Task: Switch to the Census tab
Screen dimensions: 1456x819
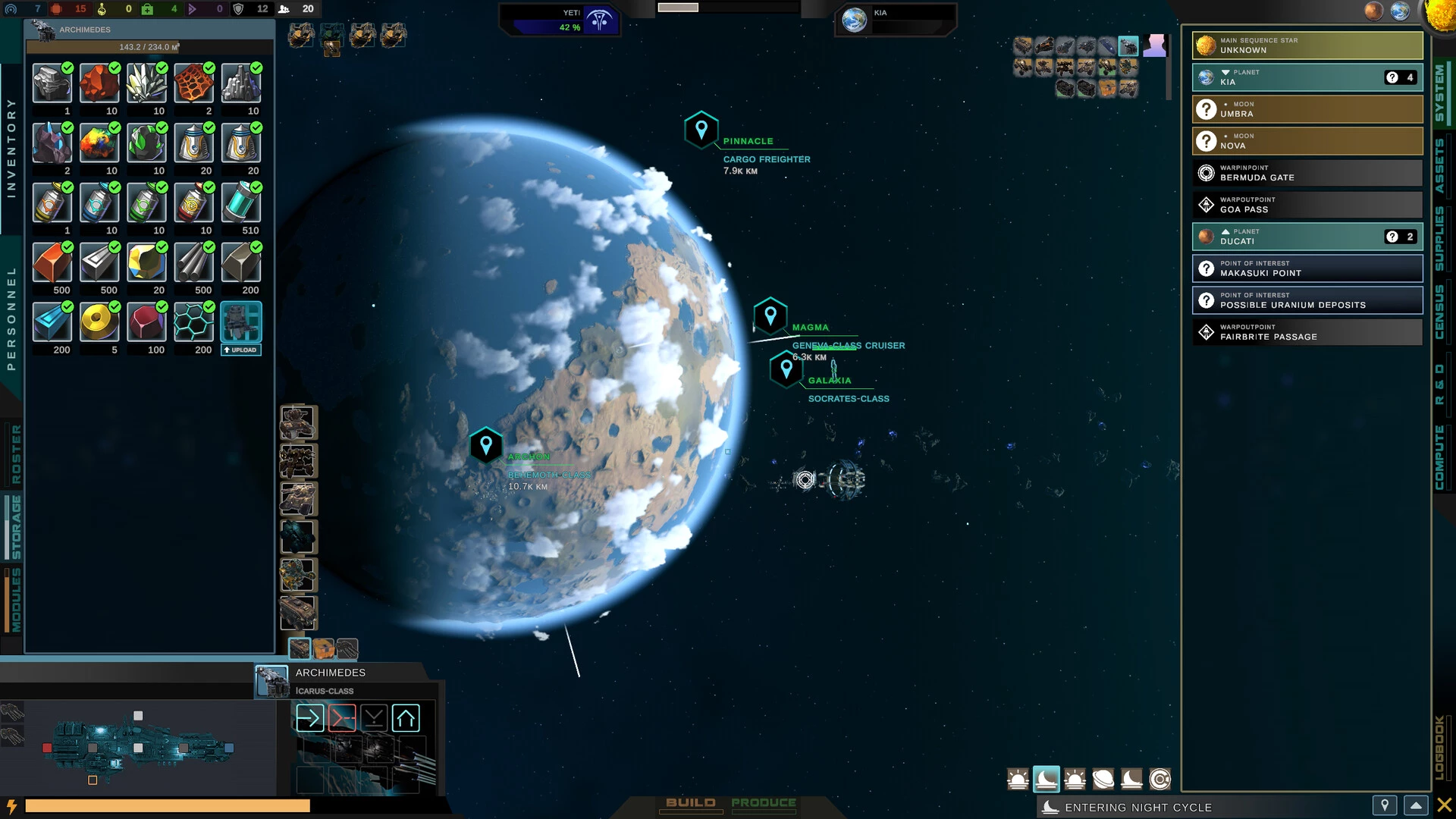Action: pyautogui.click(x=1439, y=312)
